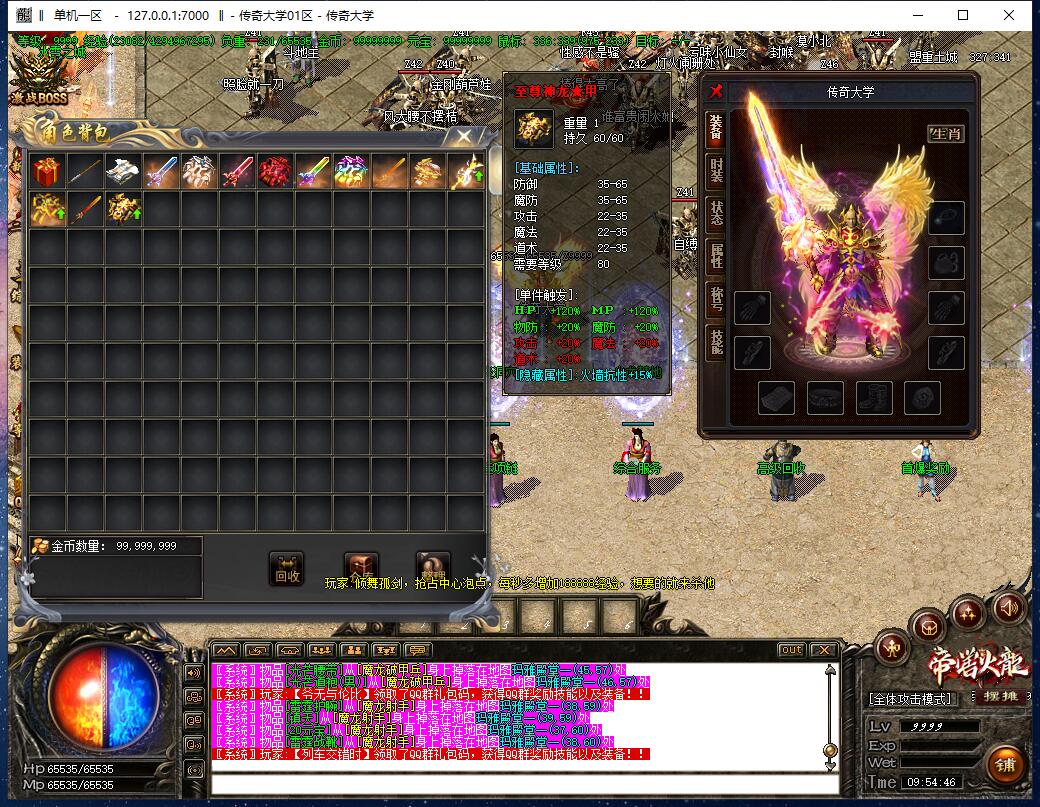Screen dimensions: 1040x807
Task: Select the rainbow armor item in the backpack
Action: click(x=350, y=172)
